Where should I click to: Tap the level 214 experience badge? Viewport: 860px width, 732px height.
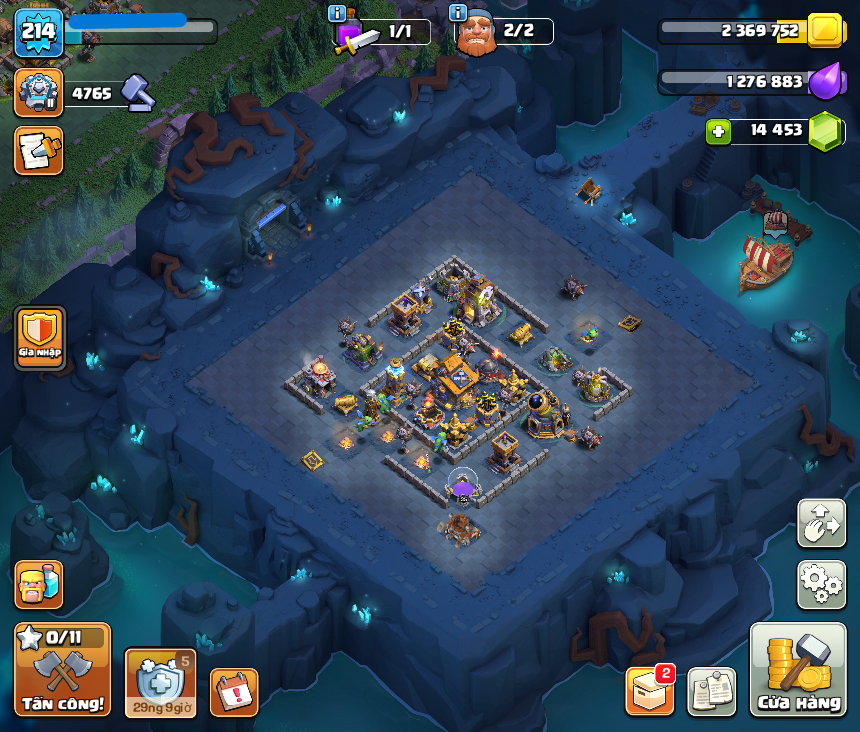[39, 32]
